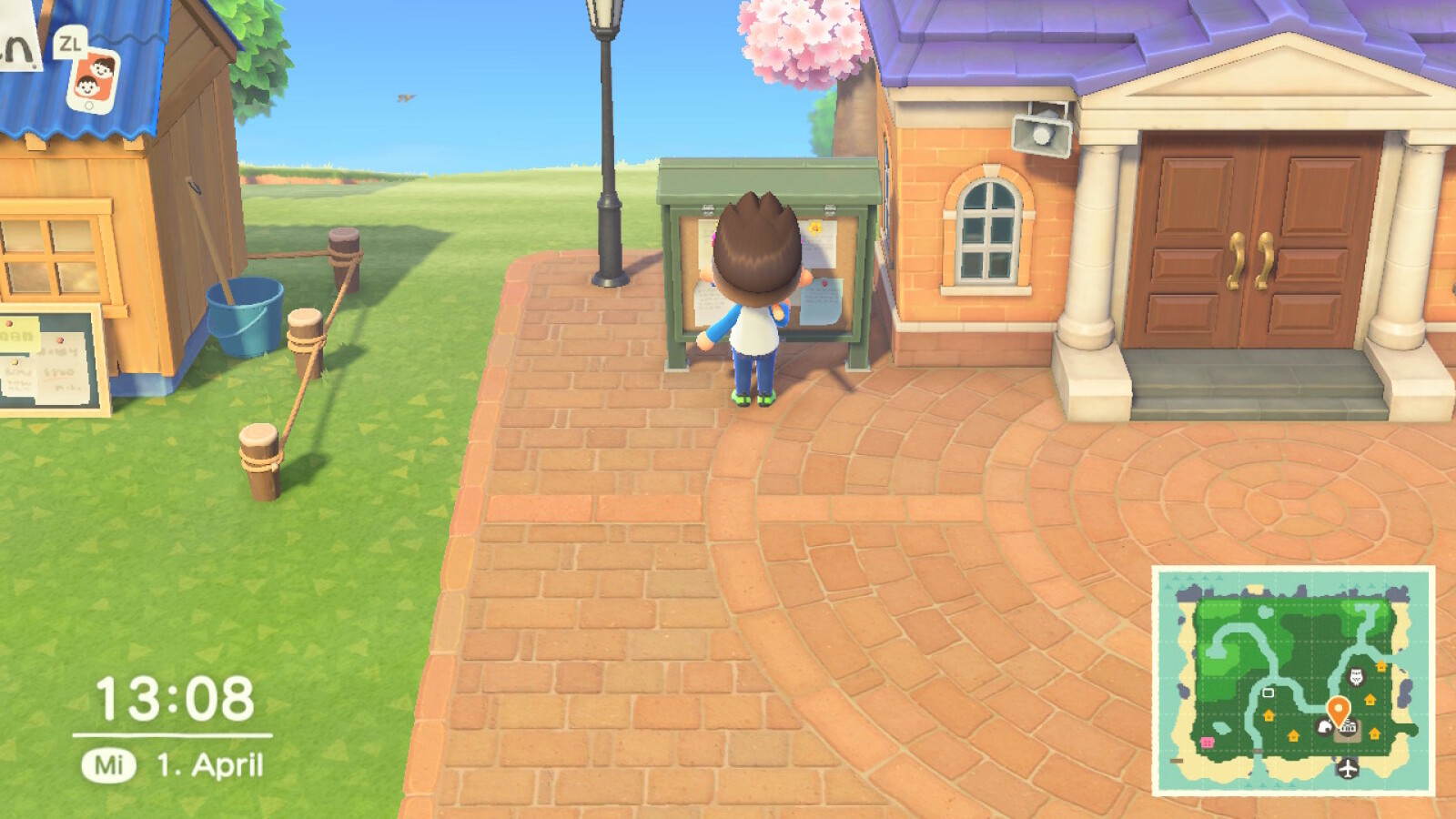Expand the date display showing Mi 1. April
The image size is (1456, 819).
click(x=173, y=764)
